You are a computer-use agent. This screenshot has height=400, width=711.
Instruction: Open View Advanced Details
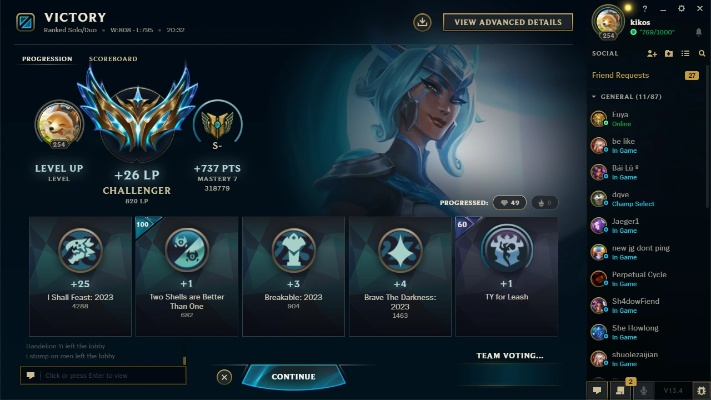[x=508, y=22]
